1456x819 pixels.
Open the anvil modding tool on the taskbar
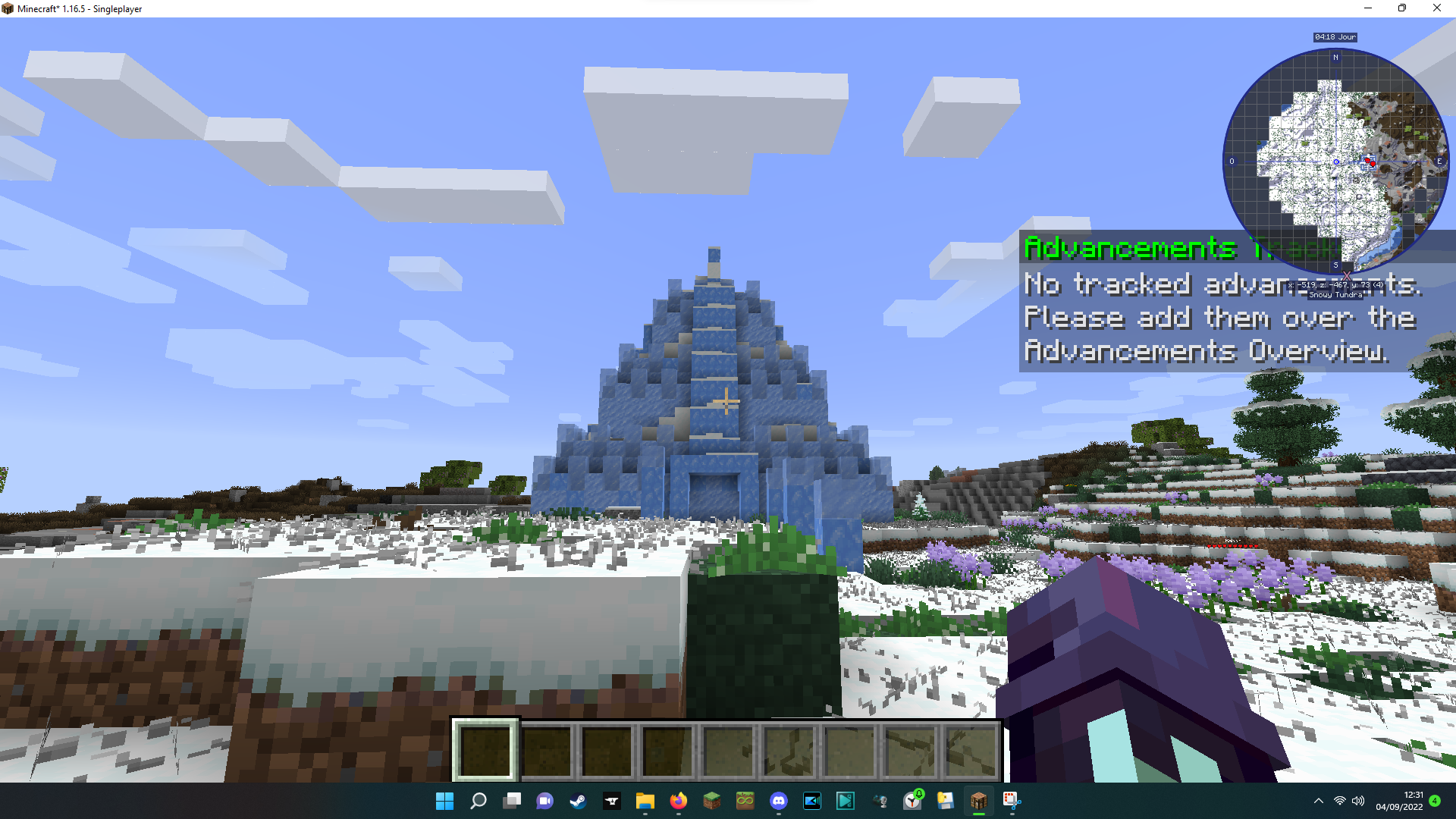(613, 802)
